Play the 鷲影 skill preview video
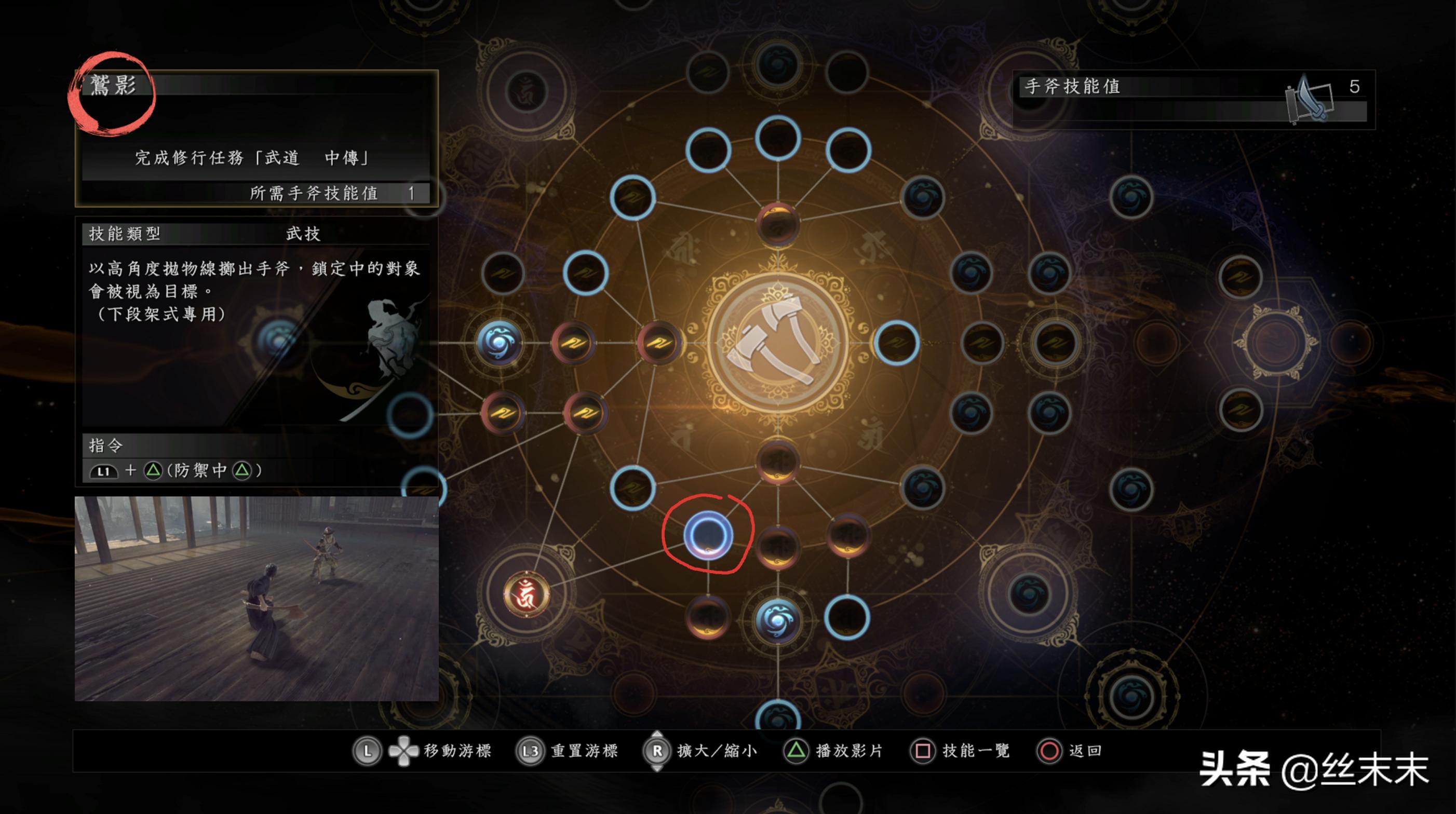Image resolution: width=1456 pixels, height=814 pixels. (257, 599)
